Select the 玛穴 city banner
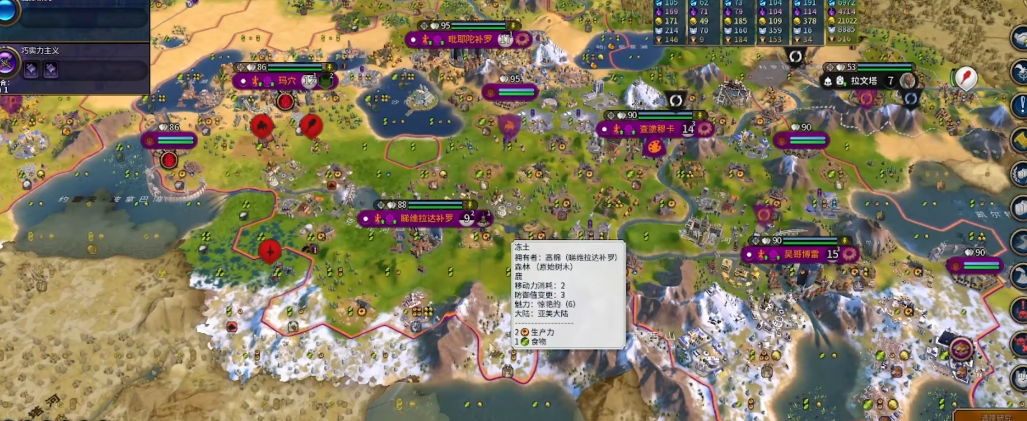This screenshot has width=1027, height=421. [285, 80]
